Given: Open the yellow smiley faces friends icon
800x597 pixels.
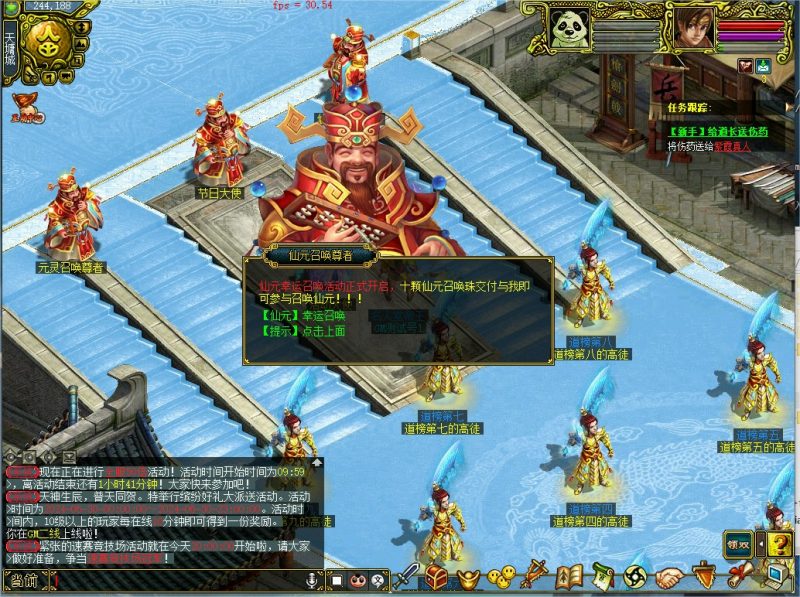Looking at the screenshot, I should pyautogui.click(x=503, y=577).
